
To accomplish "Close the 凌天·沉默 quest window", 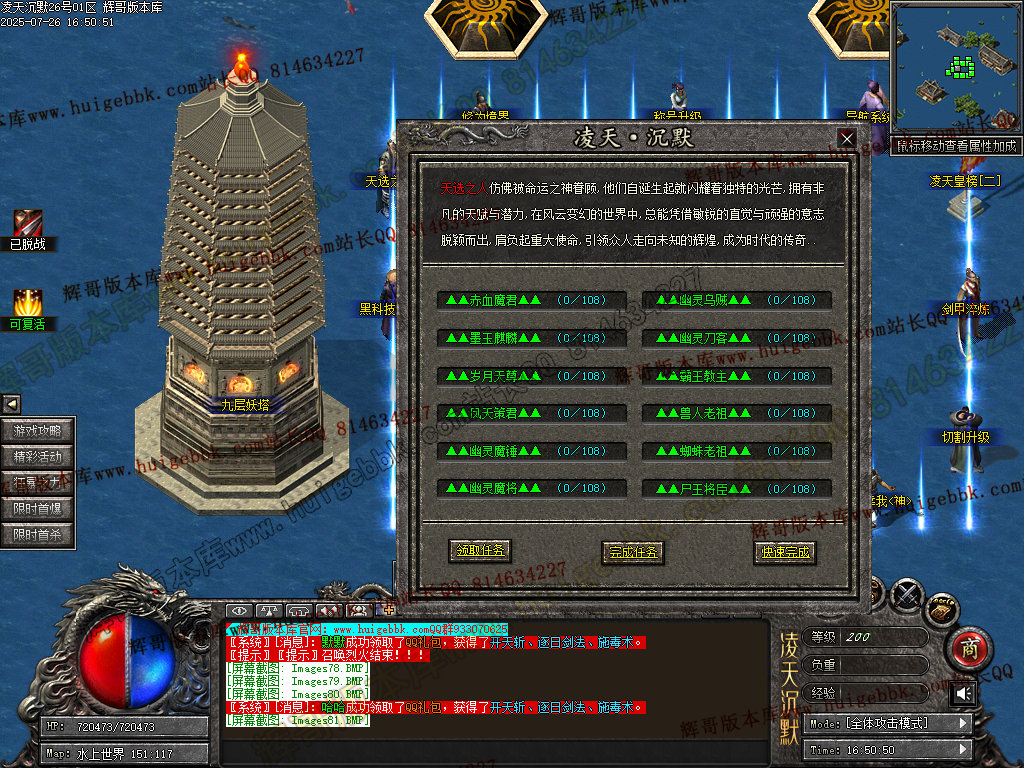I will pyautogui.click(x=846, y=139).
